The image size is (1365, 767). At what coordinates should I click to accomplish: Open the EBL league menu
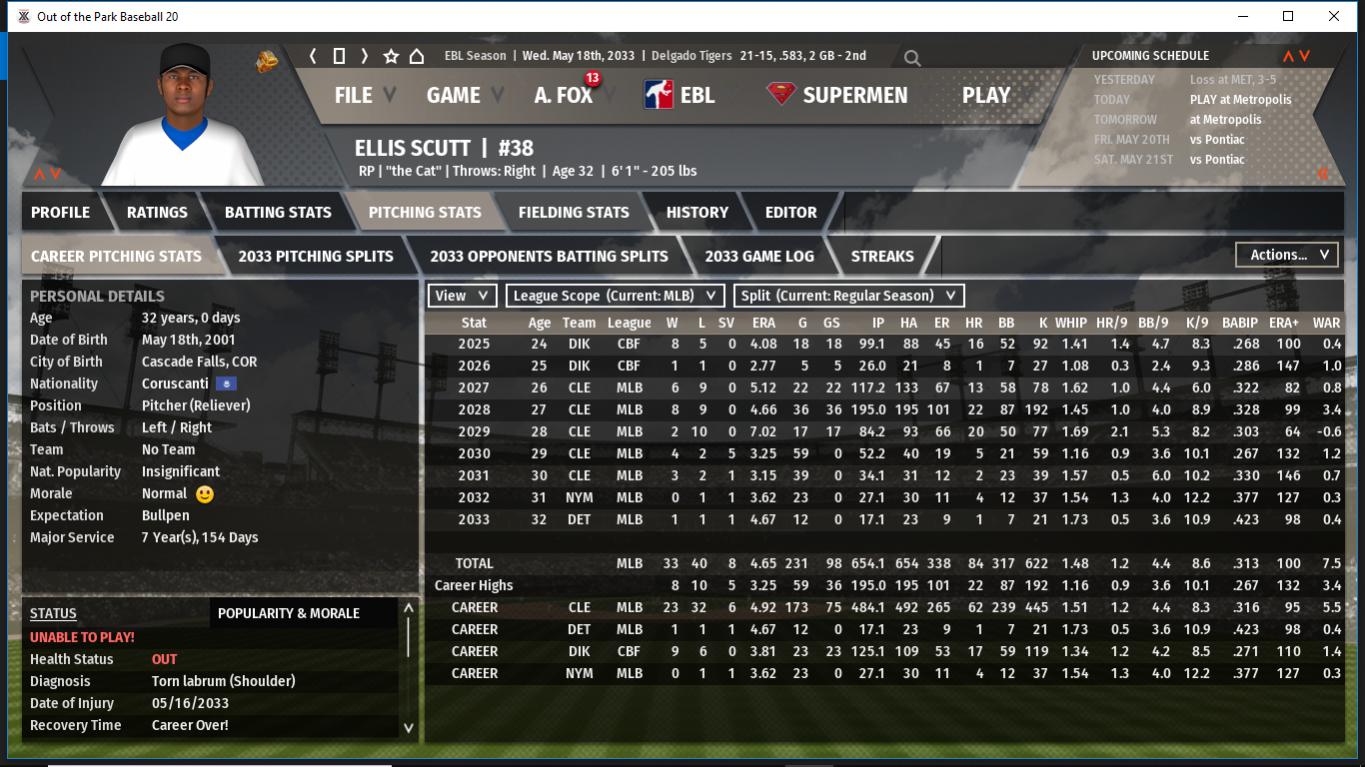click(679, 95)
